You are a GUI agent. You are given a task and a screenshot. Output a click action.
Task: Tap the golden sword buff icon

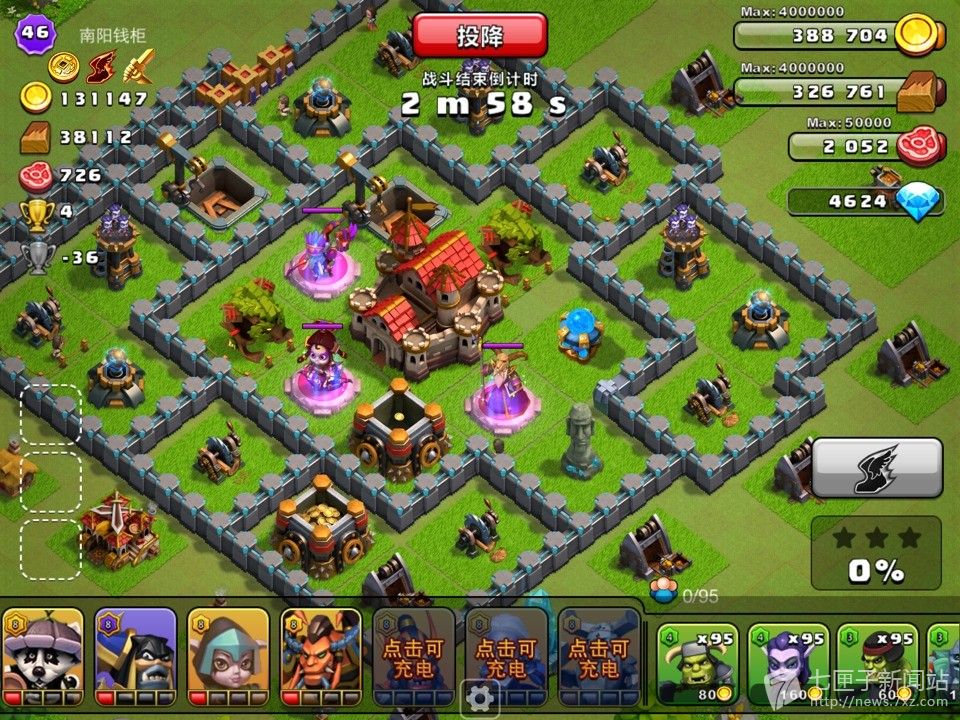tap(137, 67)
